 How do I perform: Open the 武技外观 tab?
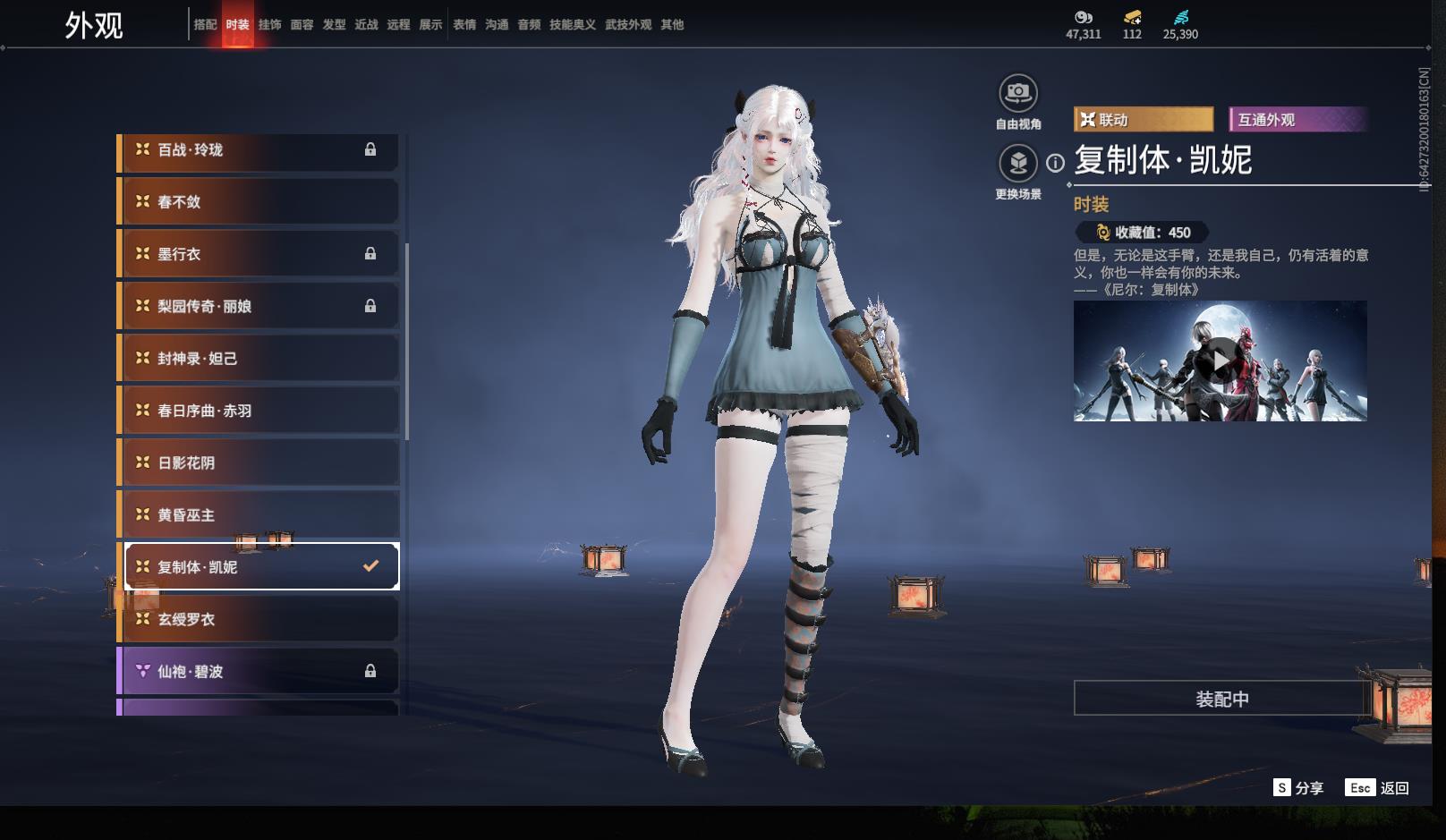(627, 25)
